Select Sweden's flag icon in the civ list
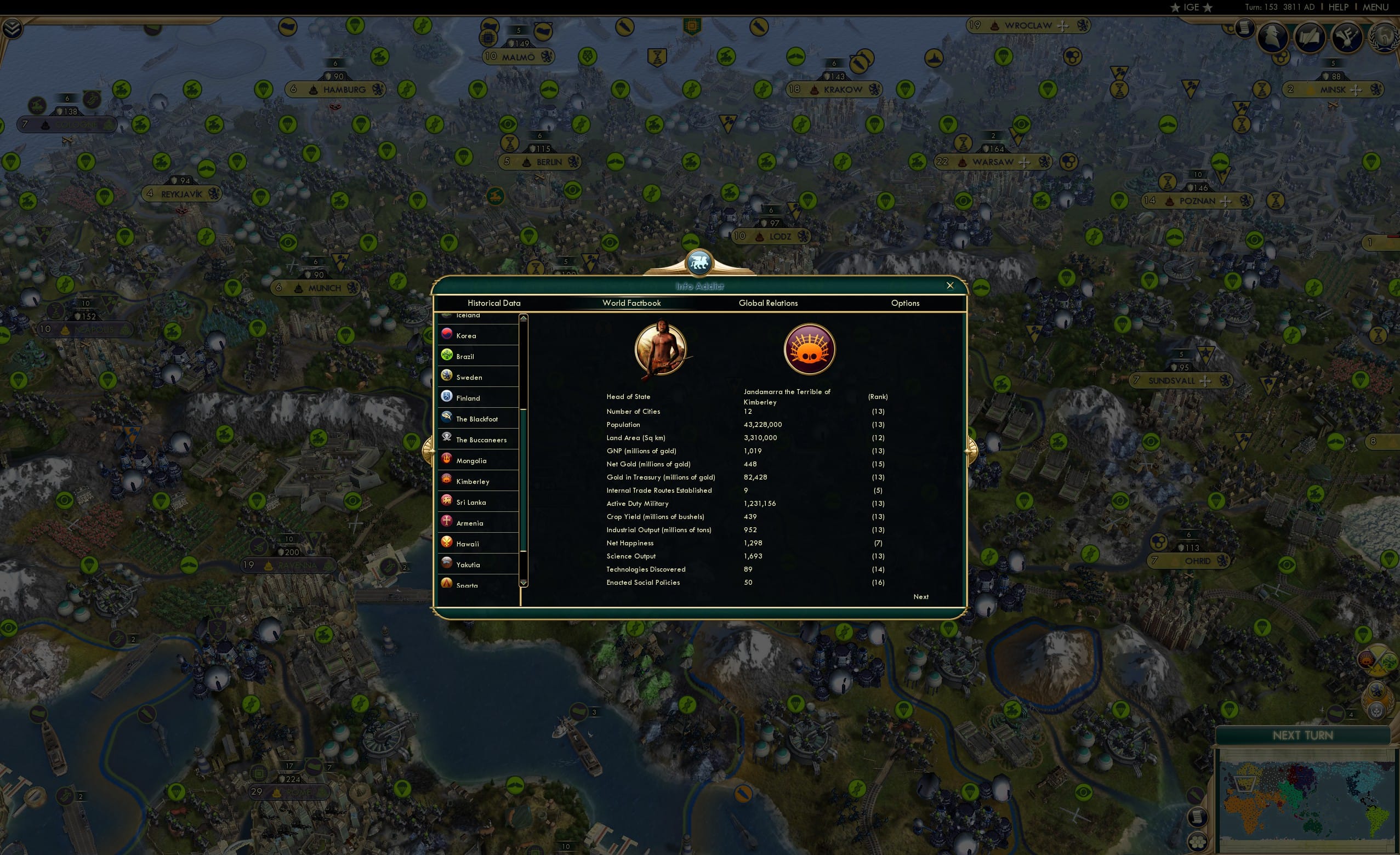Image resolution: width=1400 pixels, height=855 pixels. tap(447, 375)
